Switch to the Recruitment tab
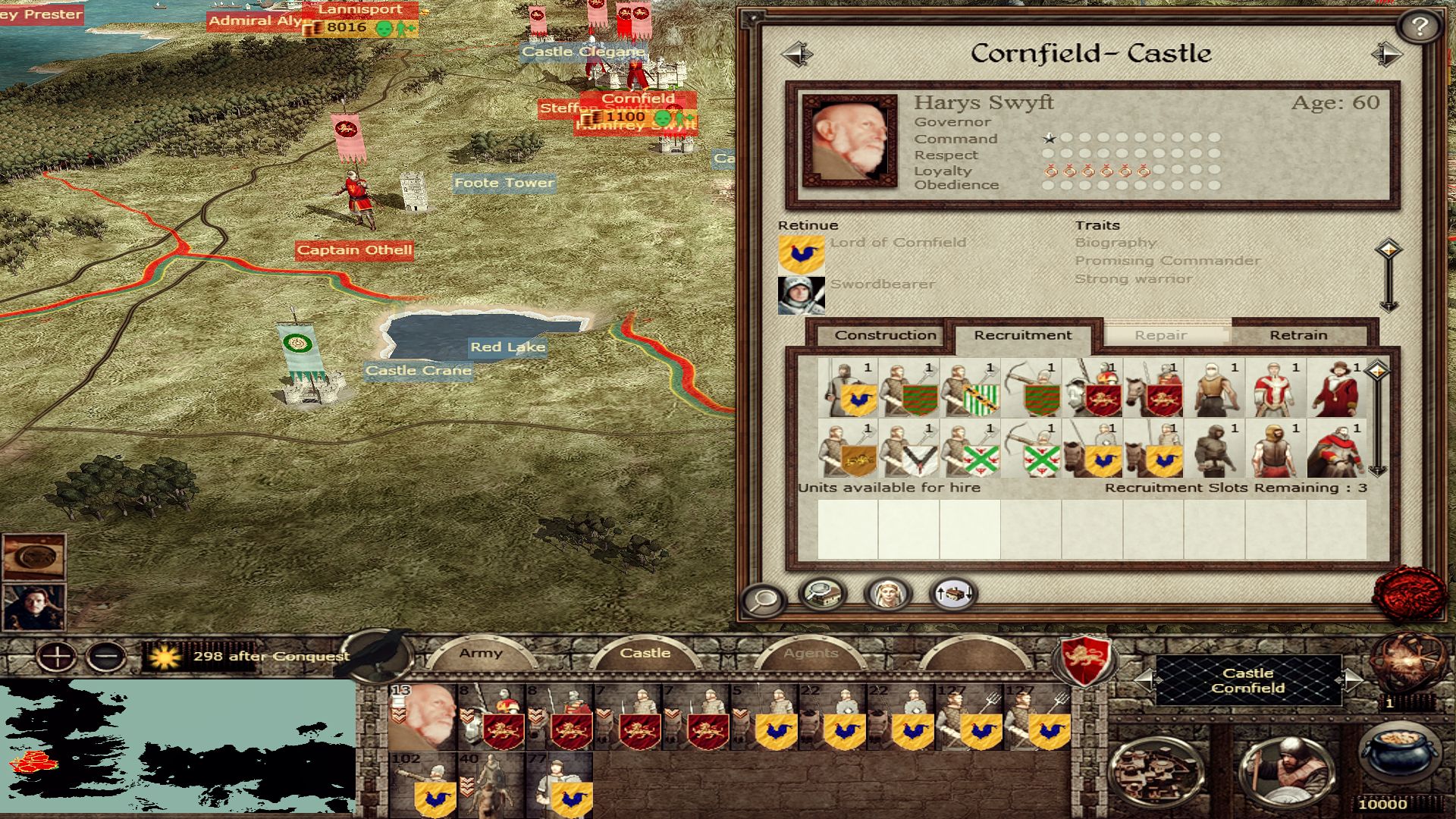Screen dimensions: 1456x819 tap(1022, 335)
